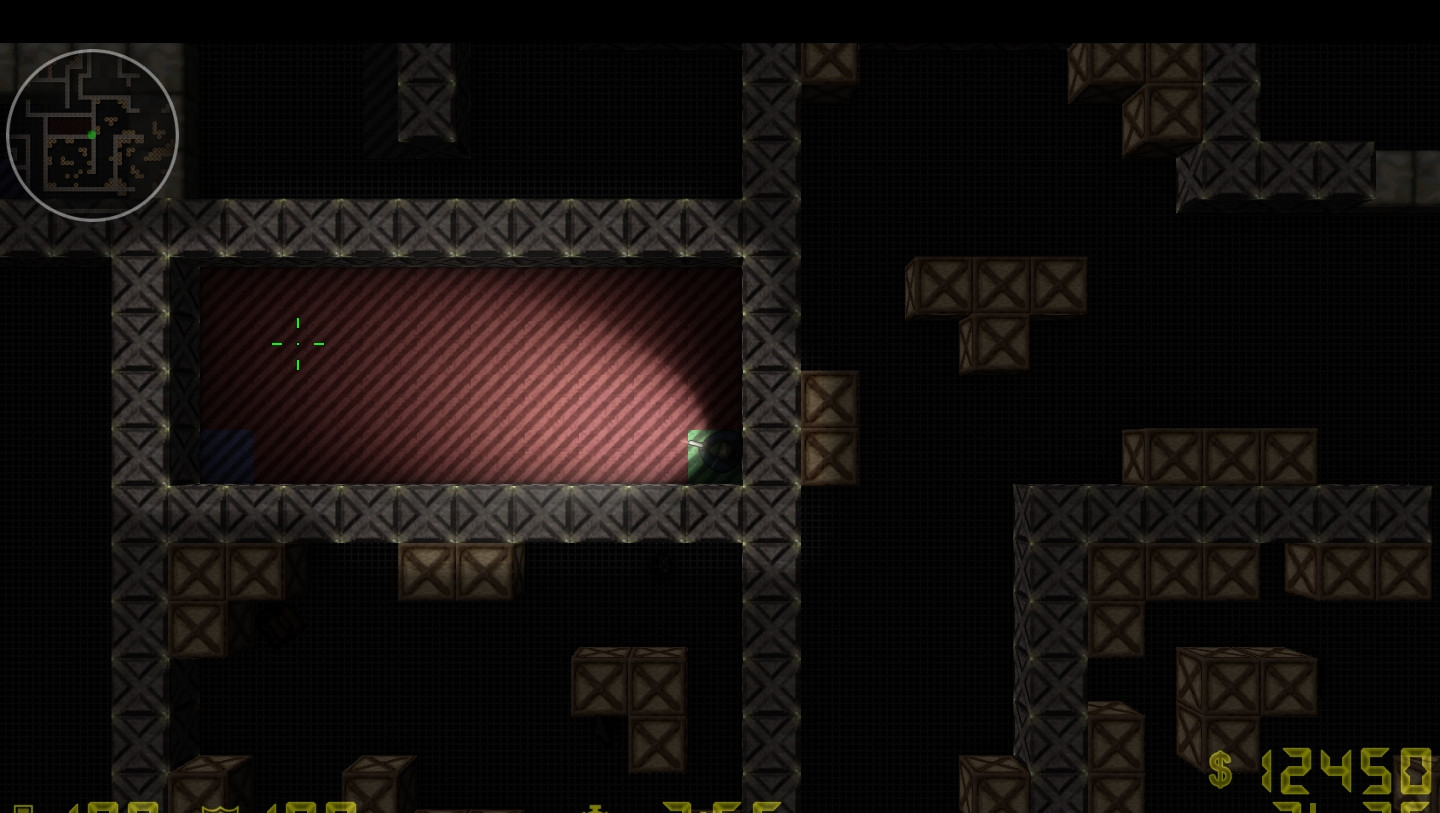The height and width of the screenshot is (813, 1440).
Task: Click the circular minimap in the top-left corner
Action: pos(91,134)
